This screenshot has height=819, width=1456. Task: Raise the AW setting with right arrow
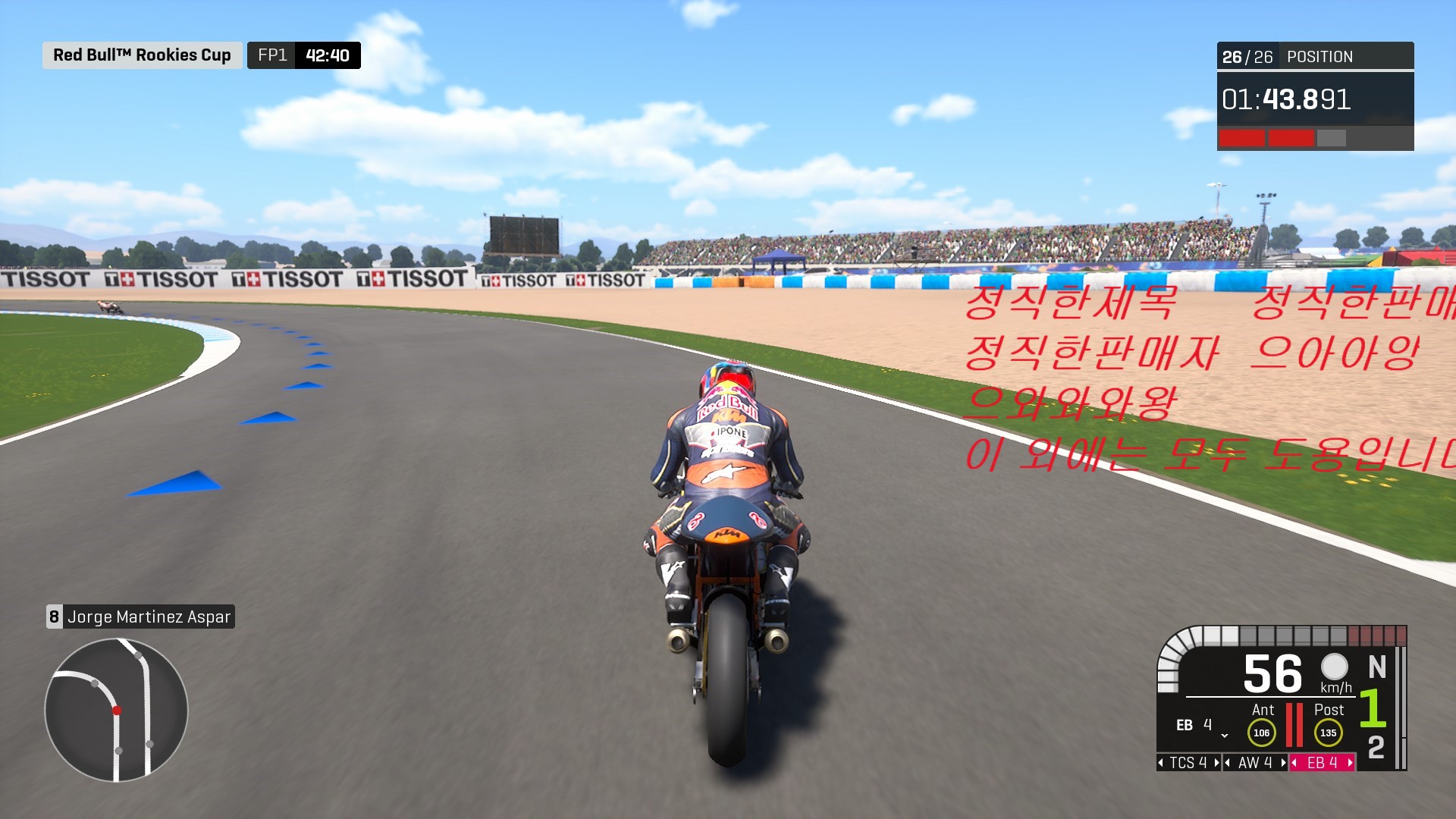coord(1283,763)
